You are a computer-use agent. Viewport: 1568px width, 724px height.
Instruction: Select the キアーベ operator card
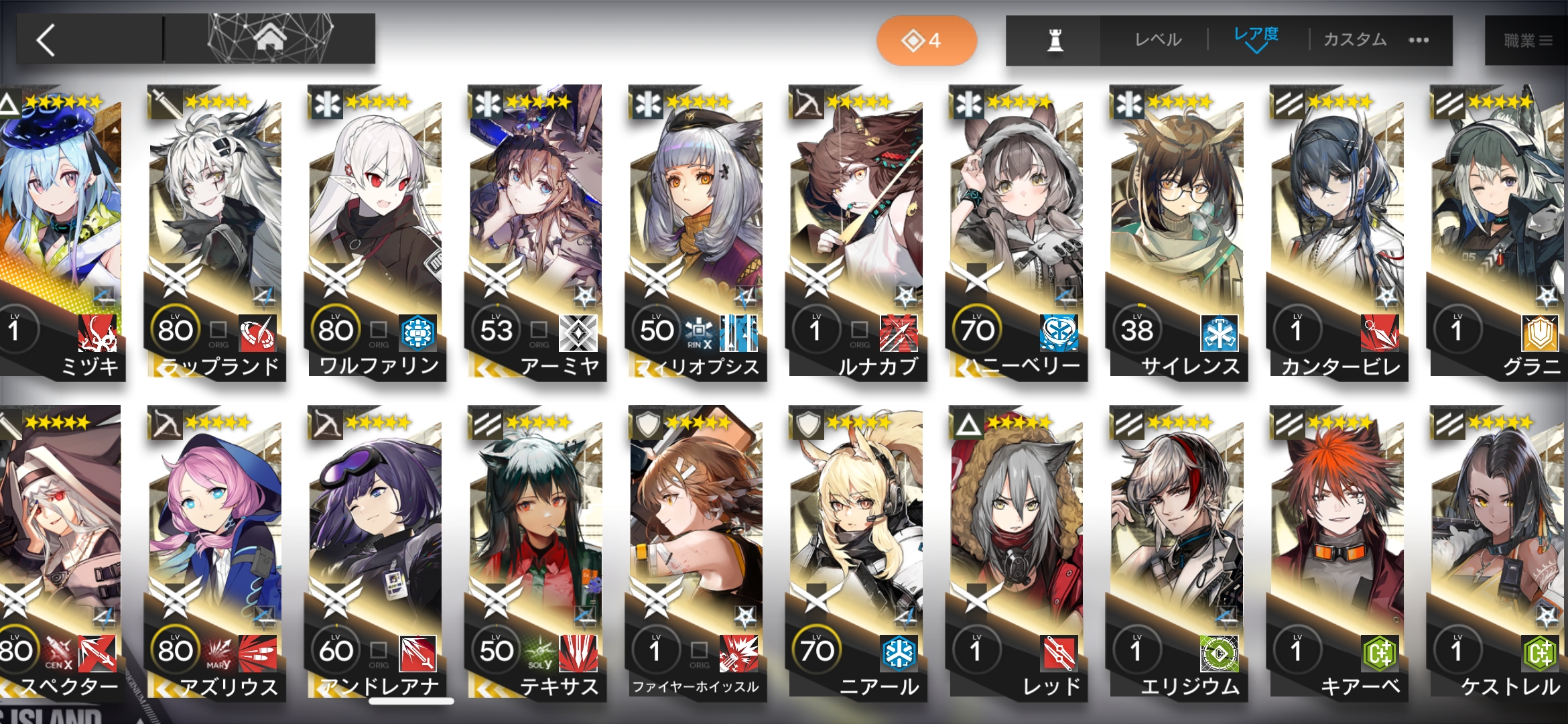[x=1337, y=550]
